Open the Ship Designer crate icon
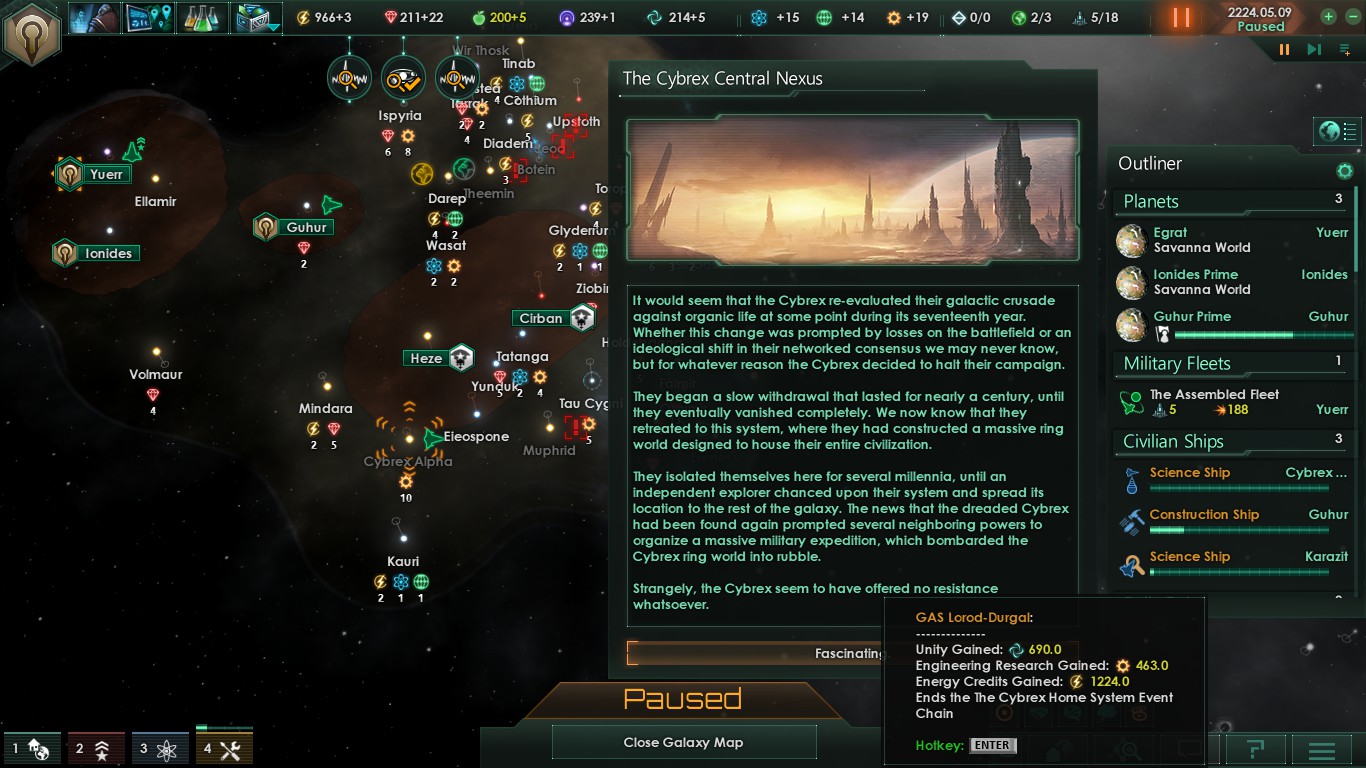This screenshot has height=768, width=1366. pyautogui.click(x=253, y=17)
